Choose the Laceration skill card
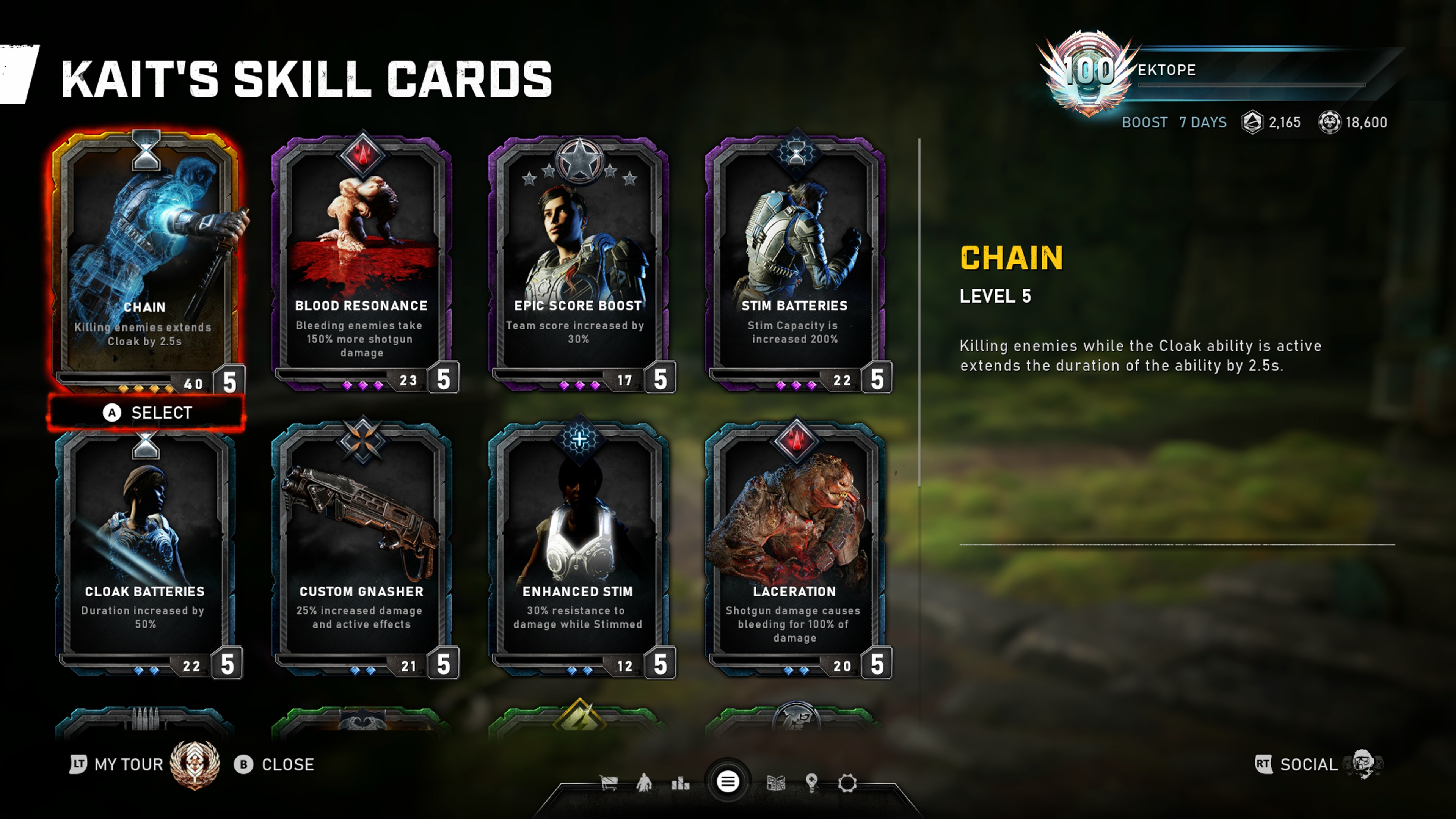Viewport: 1456px width, 819px height. 795,548
